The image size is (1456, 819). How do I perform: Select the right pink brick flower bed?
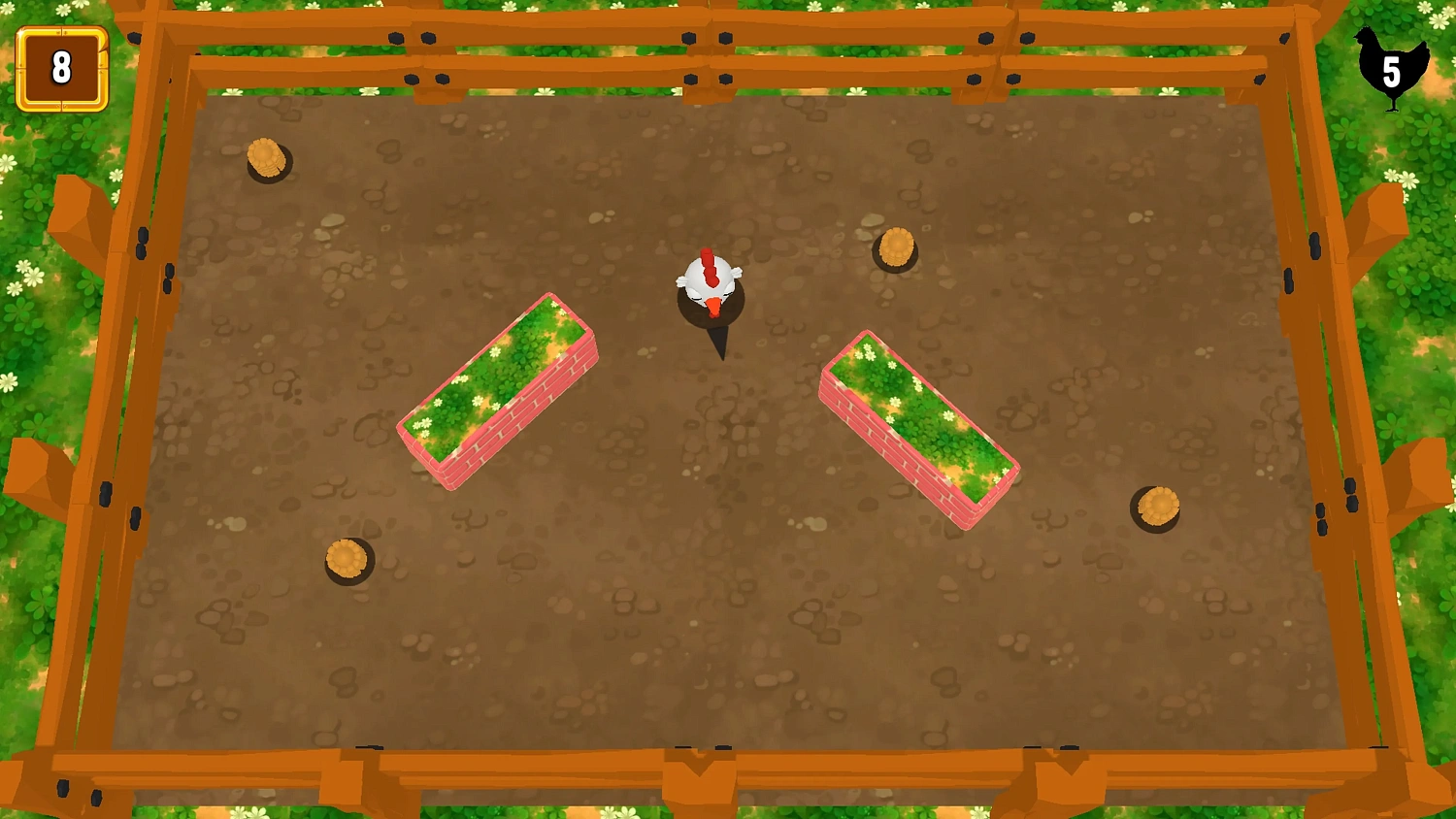tap(920, 432)
